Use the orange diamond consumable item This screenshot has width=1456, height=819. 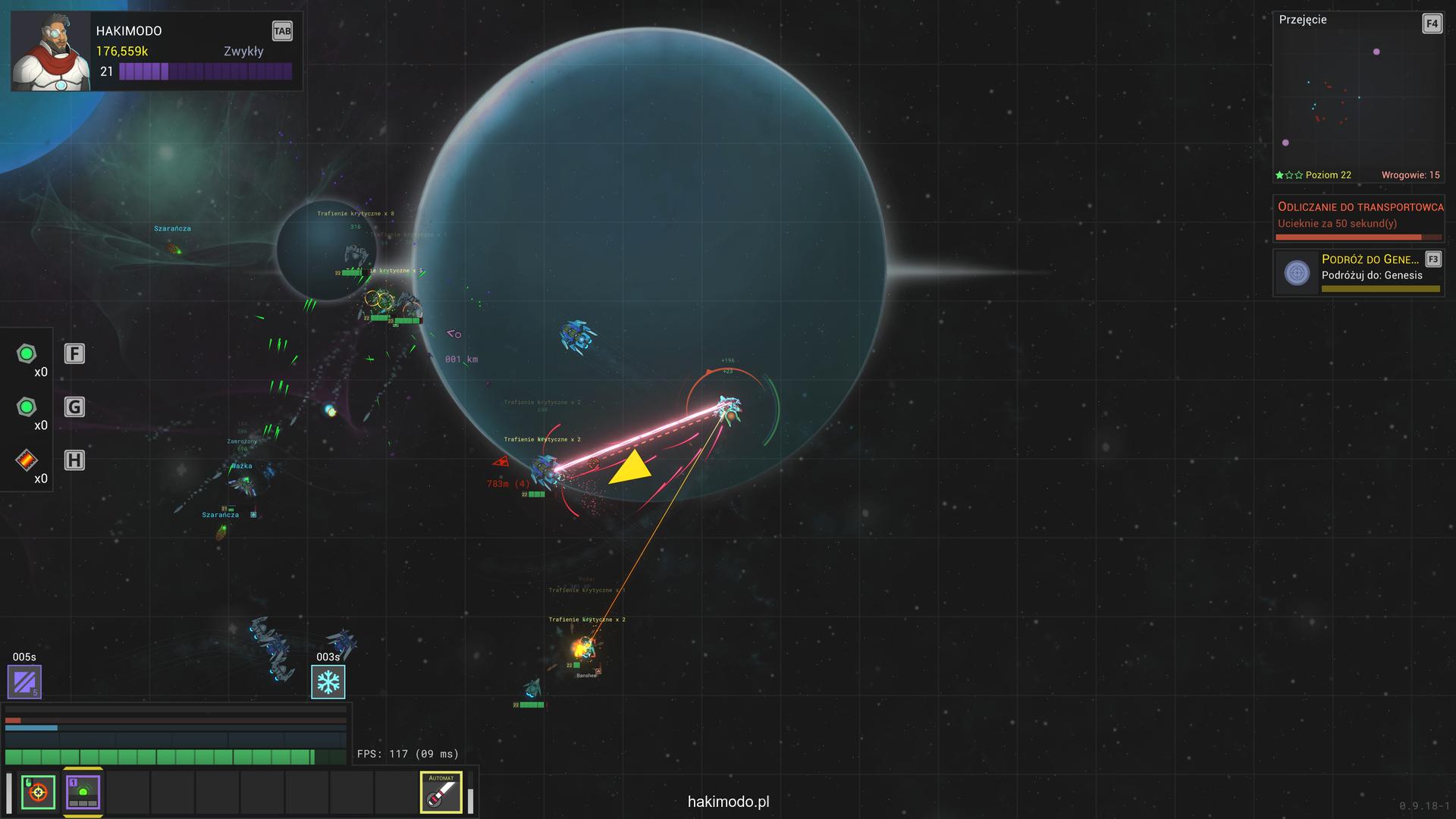coord(27,460)
